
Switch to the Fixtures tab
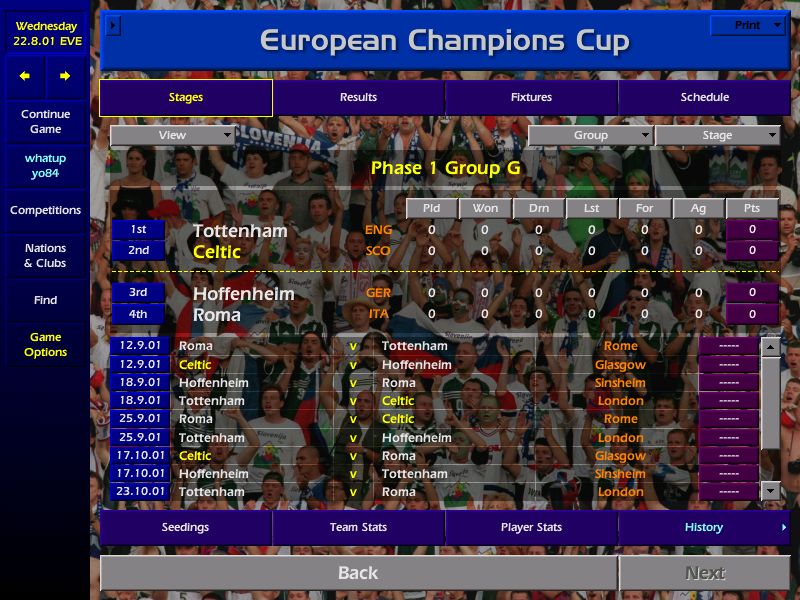531,97
